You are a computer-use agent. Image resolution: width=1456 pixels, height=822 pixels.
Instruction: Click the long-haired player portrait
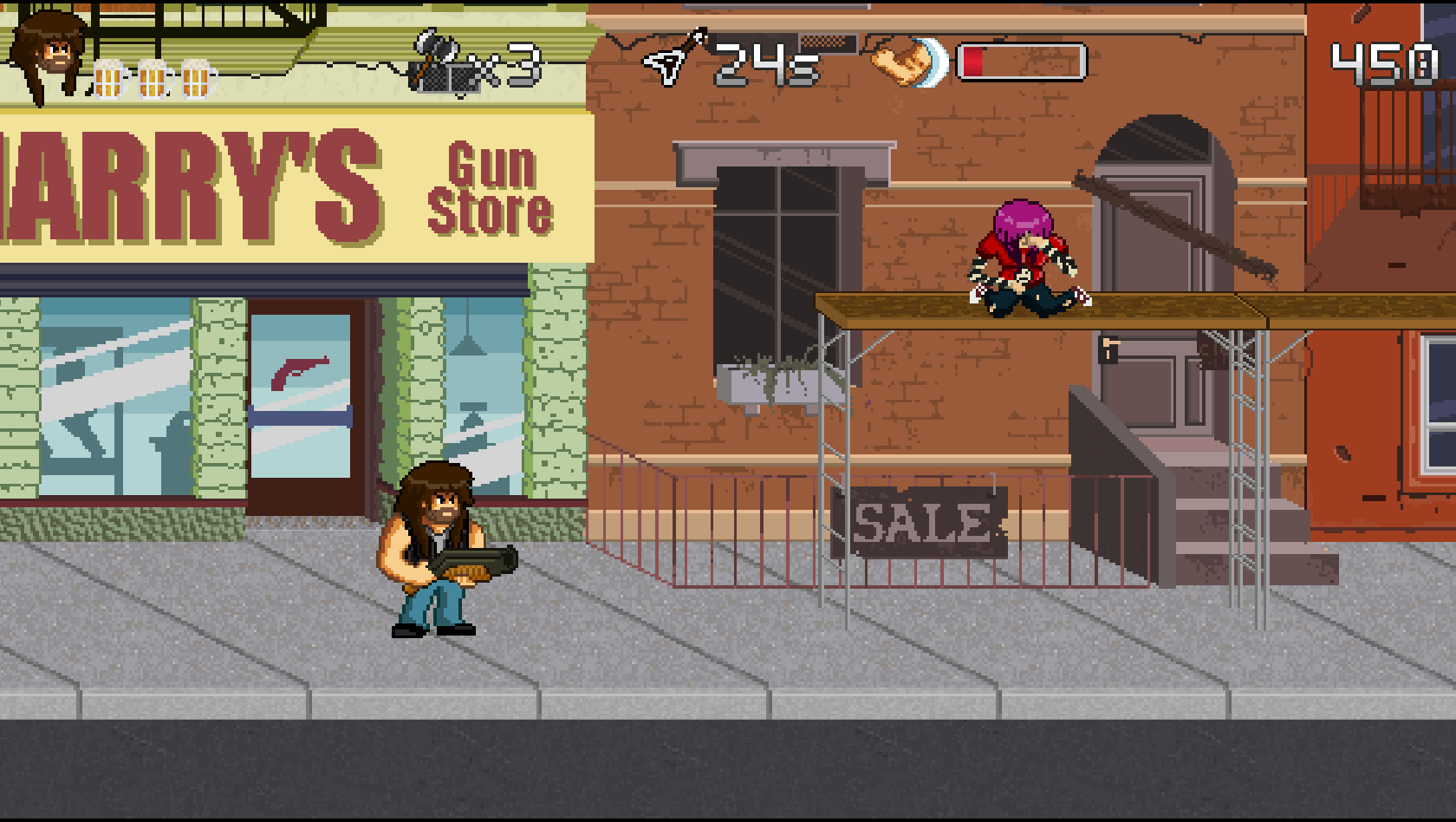point(49,54)
